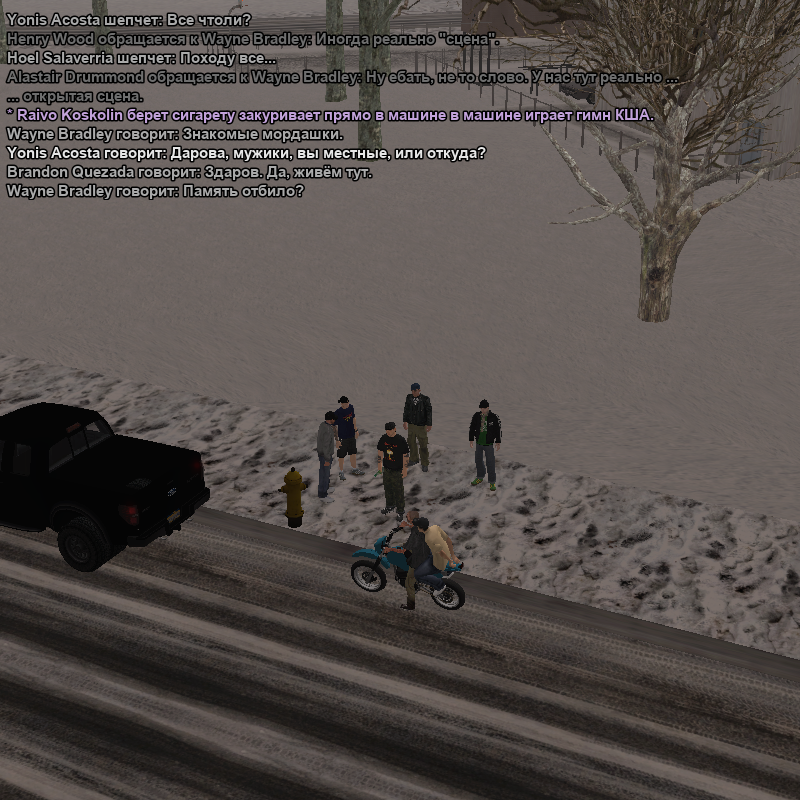
Task: Click Brandon Quezada's "Здаров. Да, живём тут." message
Action: 189,172
